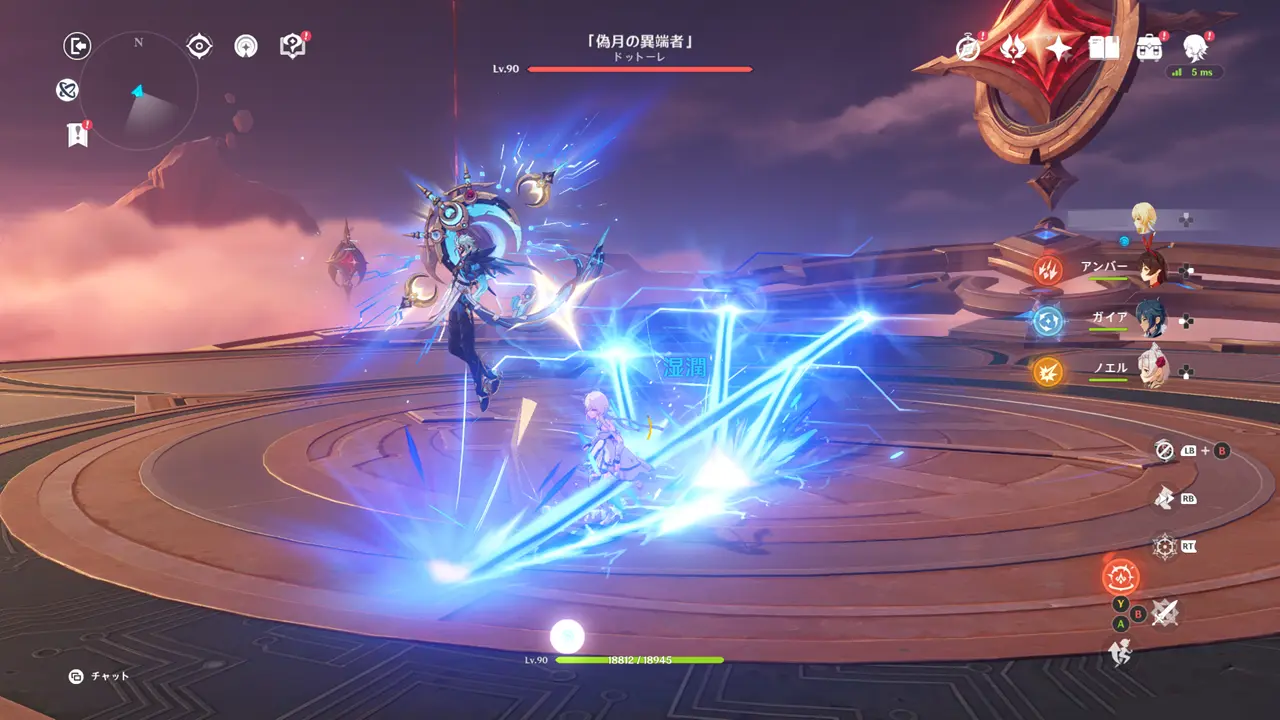1280x720 pixels.
Task: Use the sword normal attack icon
Action: (1164, 612)
